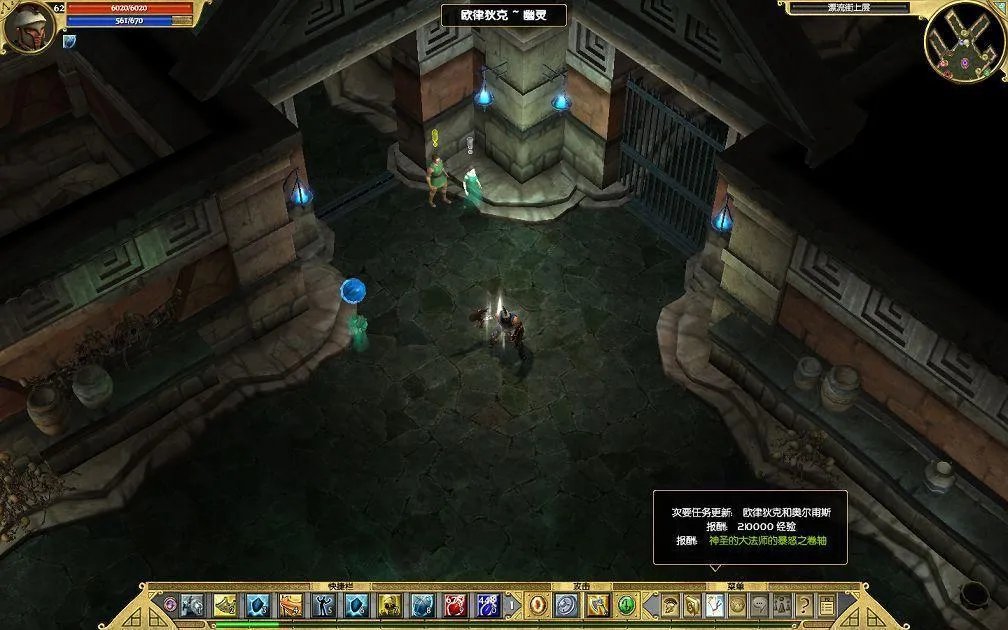The height and width of the screenshot is (630, 1008).
Task: Open the quest log list menu button
Action: [827, 605]
